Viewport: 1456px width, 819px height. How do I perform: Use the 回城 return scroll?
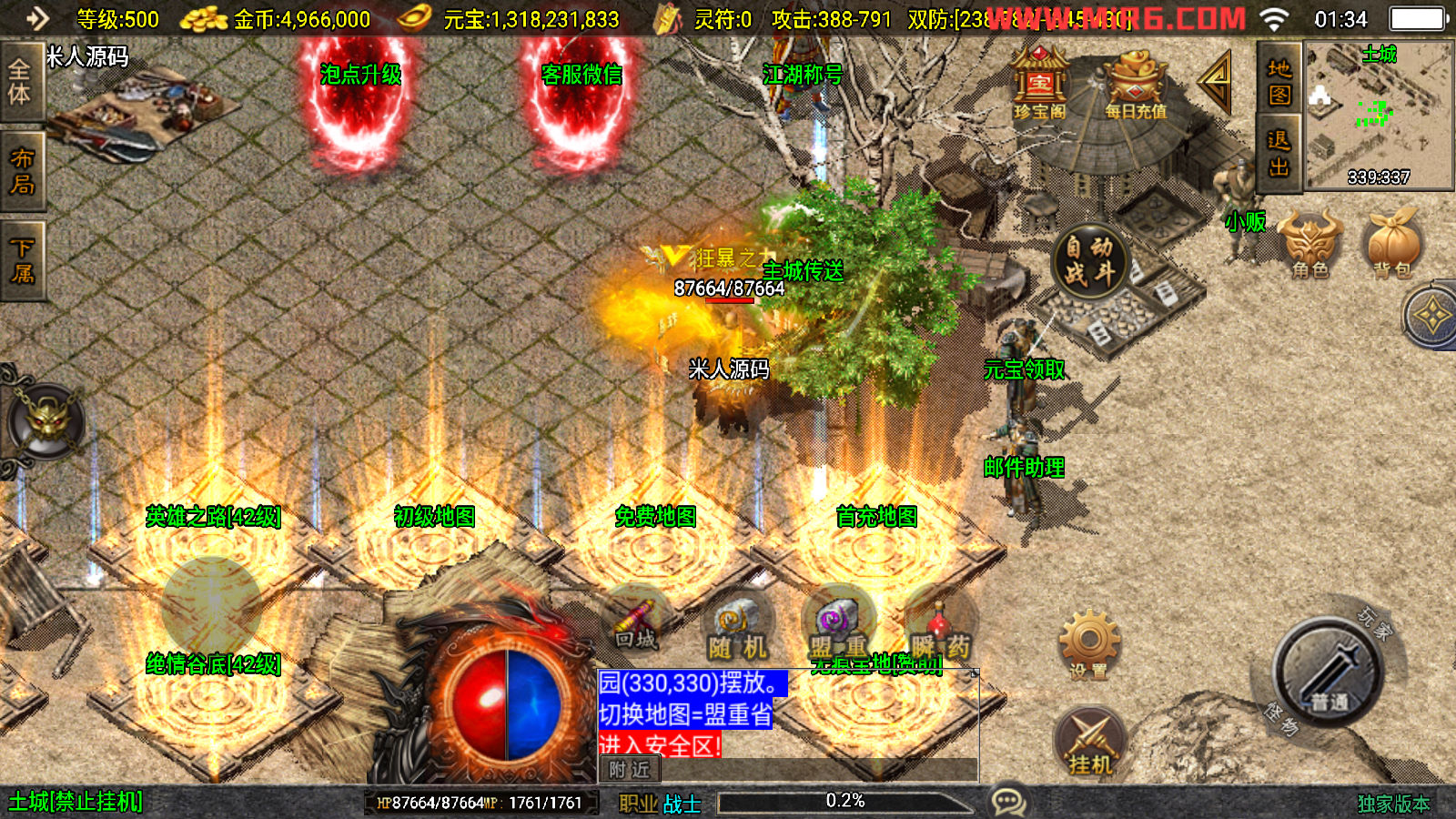coord(636,622)
